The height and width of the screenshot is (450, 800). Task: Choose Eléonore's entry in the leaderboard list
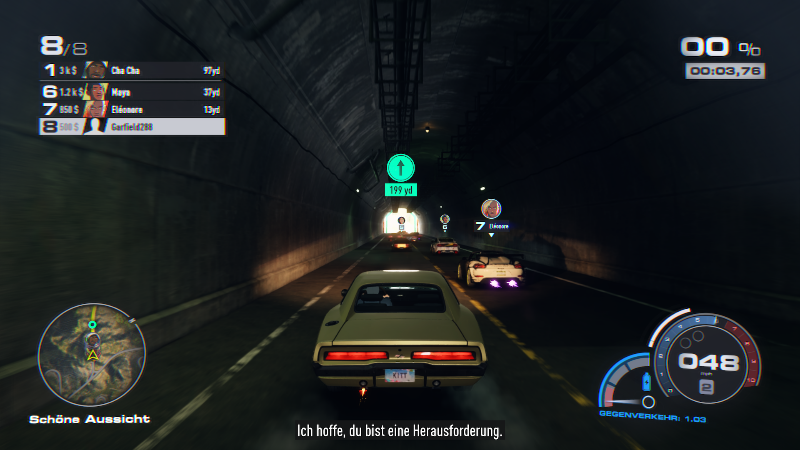tap(132, 109)
